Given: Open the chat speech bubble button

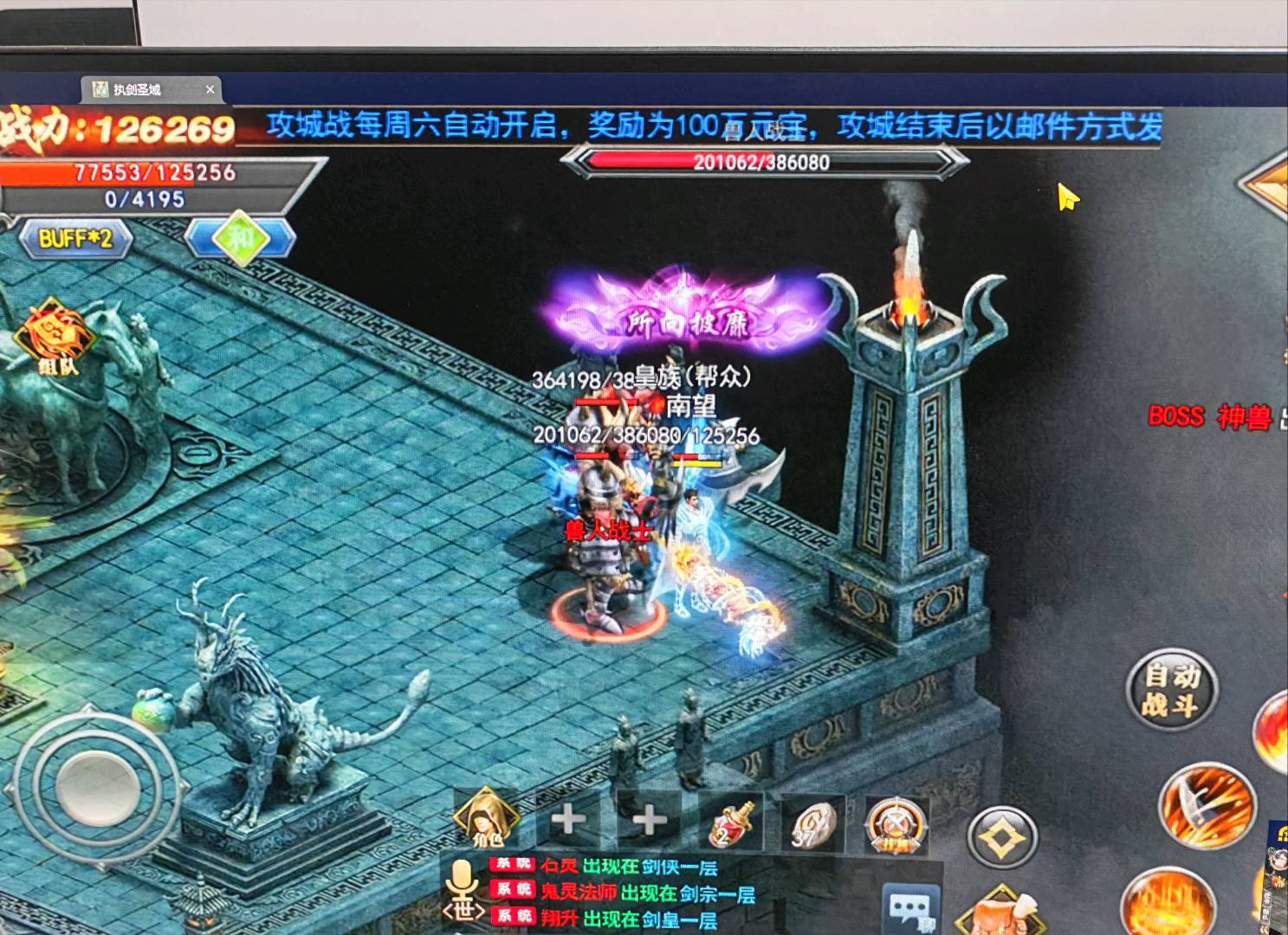Looking at the screenshot, I should tap(910, 909).
